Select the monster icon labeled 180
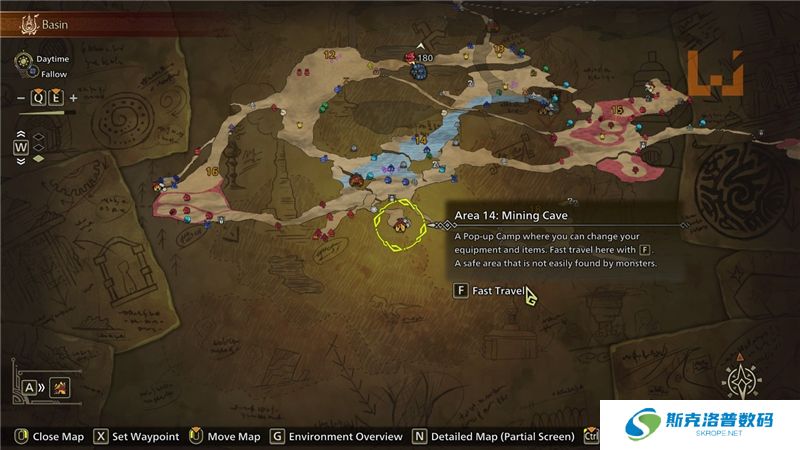Viewport: 800px width, 450px height. pyautogui.click(x=410, y=58)
